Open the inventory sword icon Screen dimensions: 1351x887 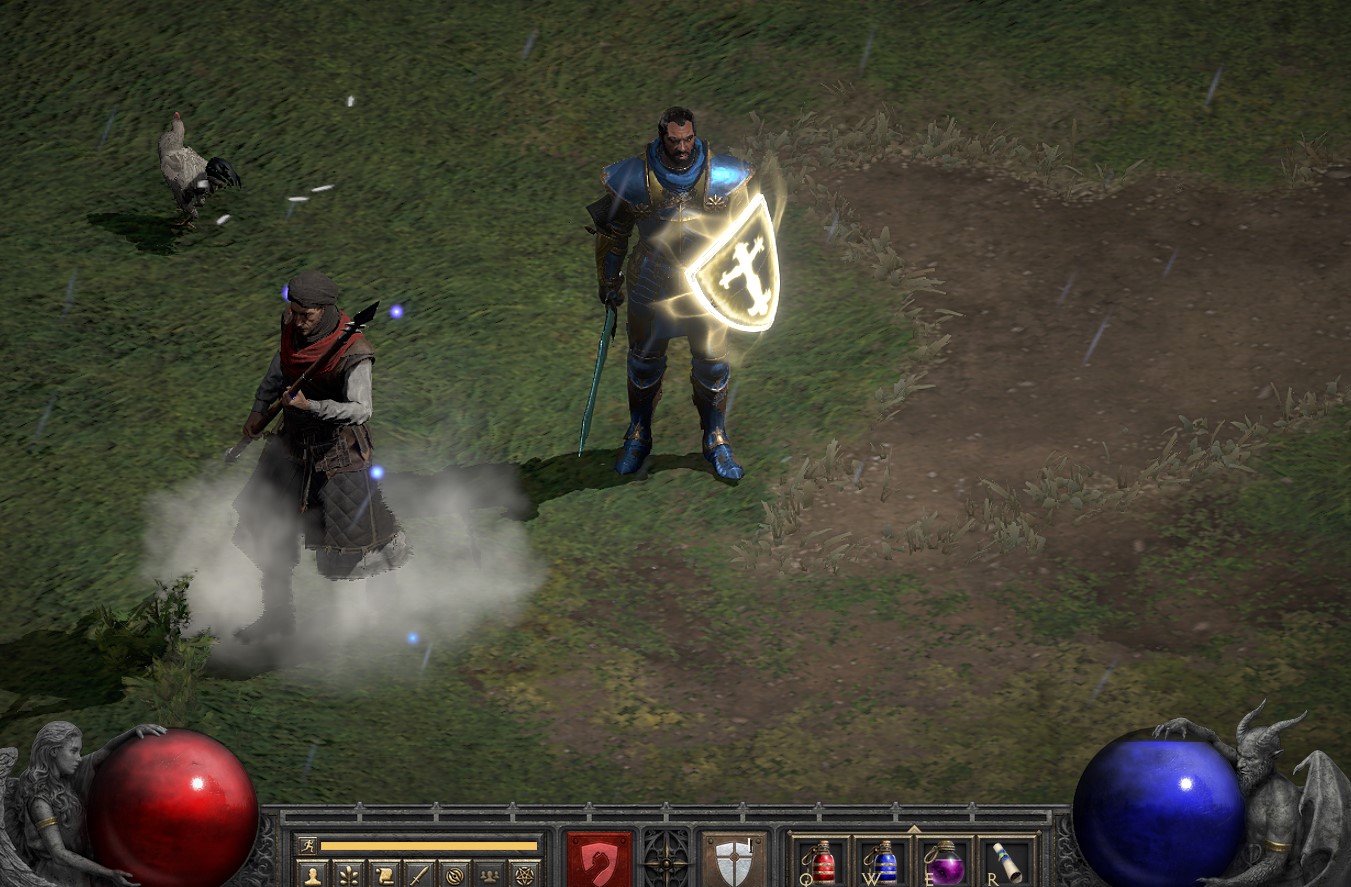[419, 875]
